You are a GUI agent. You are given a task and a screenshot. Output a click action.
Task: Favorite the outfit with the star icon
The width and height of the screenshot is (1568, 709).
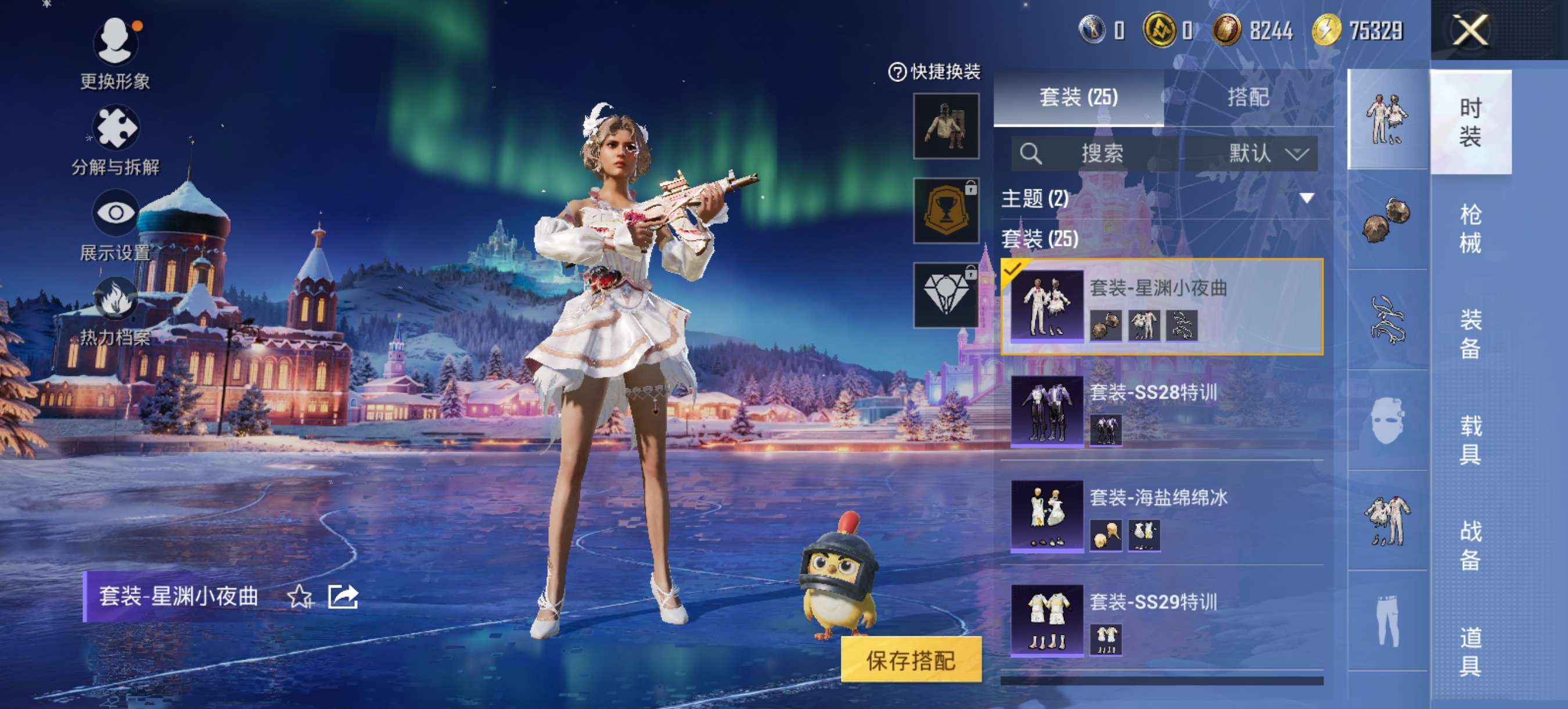click(x=300, y=597)
